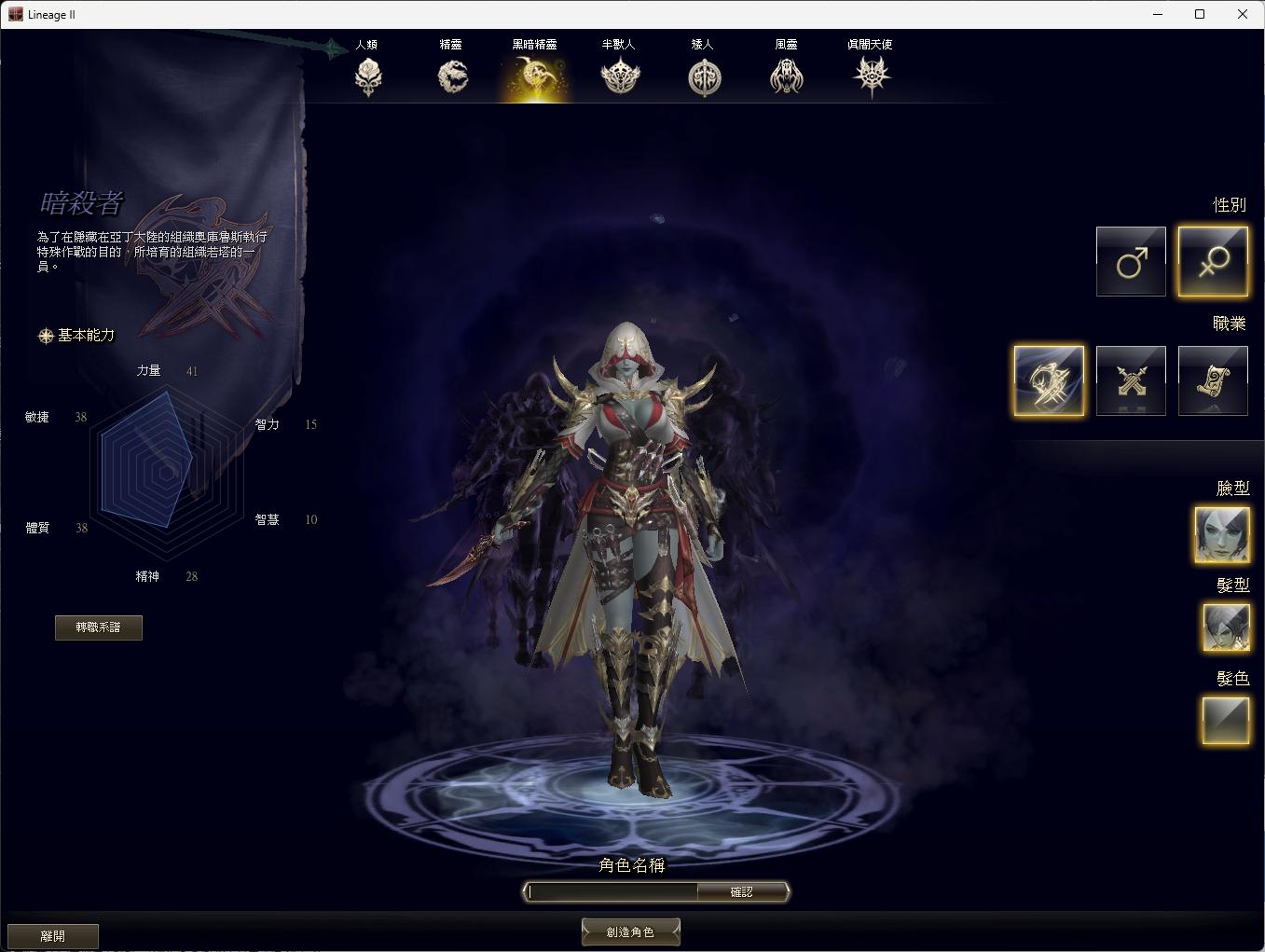Click the 創造角色 create character button
Screen dimensions: 1265x952
631,931
